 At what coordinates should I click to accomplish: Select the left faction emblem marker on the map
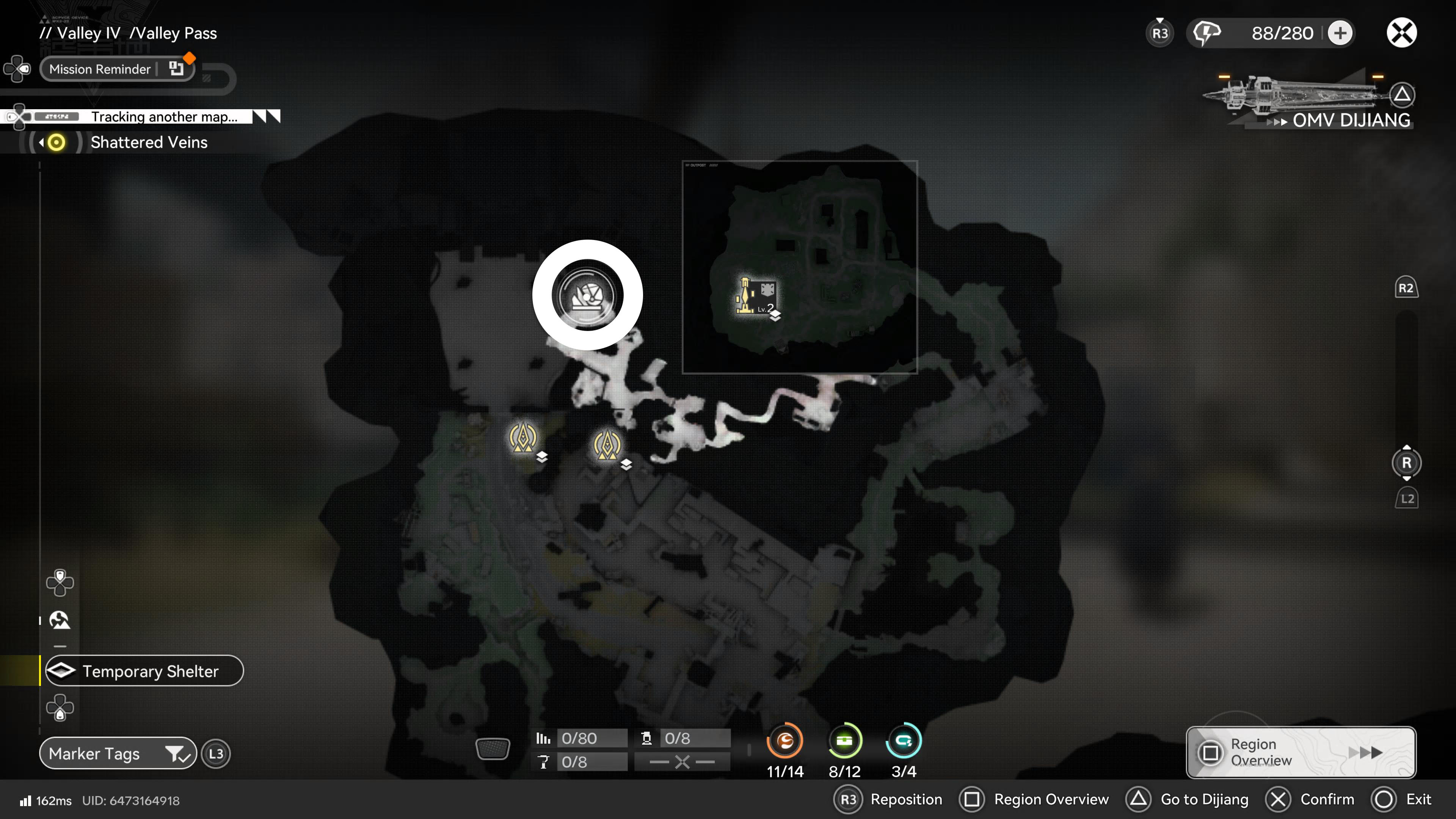pos(523,438)
